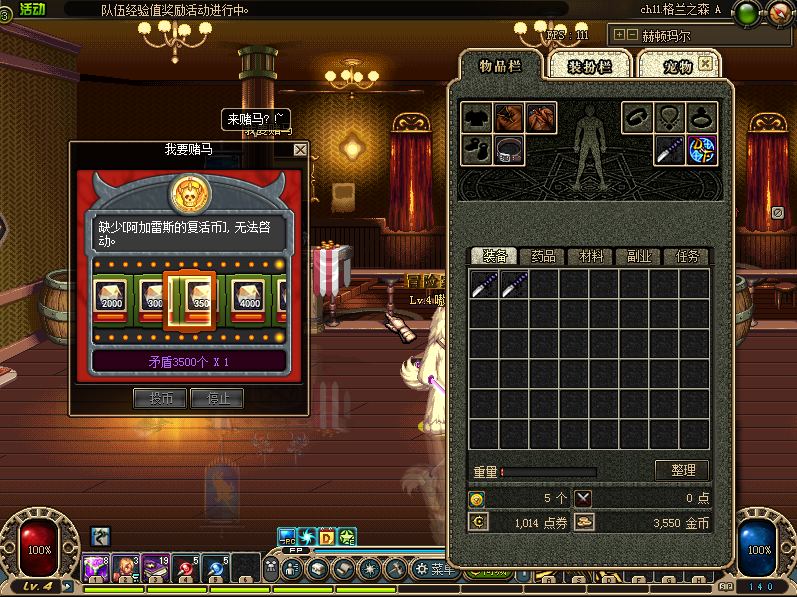Viewport: 797px width, 597px height.
Task: Click the equipped belt slot
Action: click(511, 150)
